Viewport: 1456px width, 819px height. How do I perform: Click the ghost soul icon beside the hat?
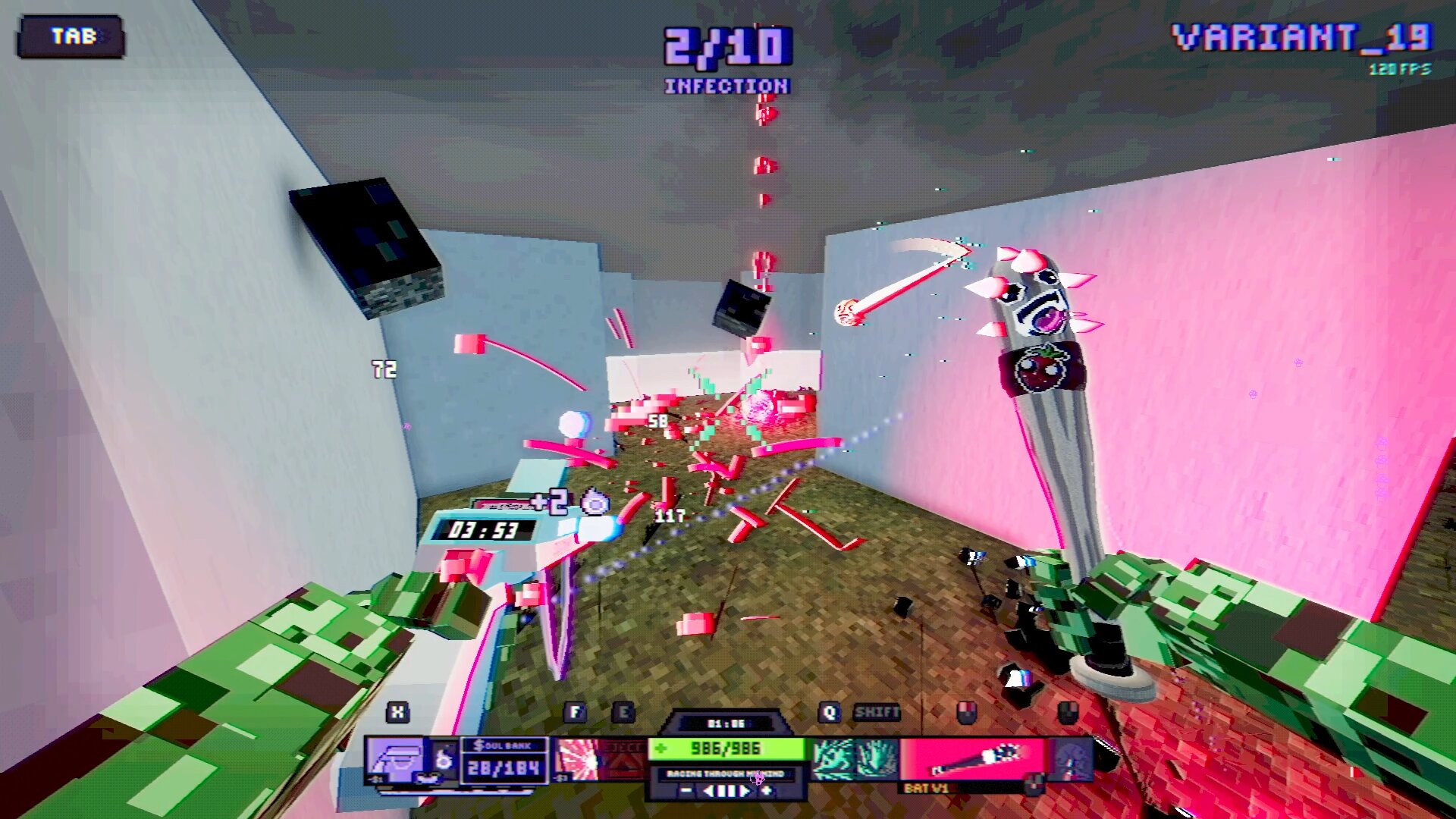443,757
